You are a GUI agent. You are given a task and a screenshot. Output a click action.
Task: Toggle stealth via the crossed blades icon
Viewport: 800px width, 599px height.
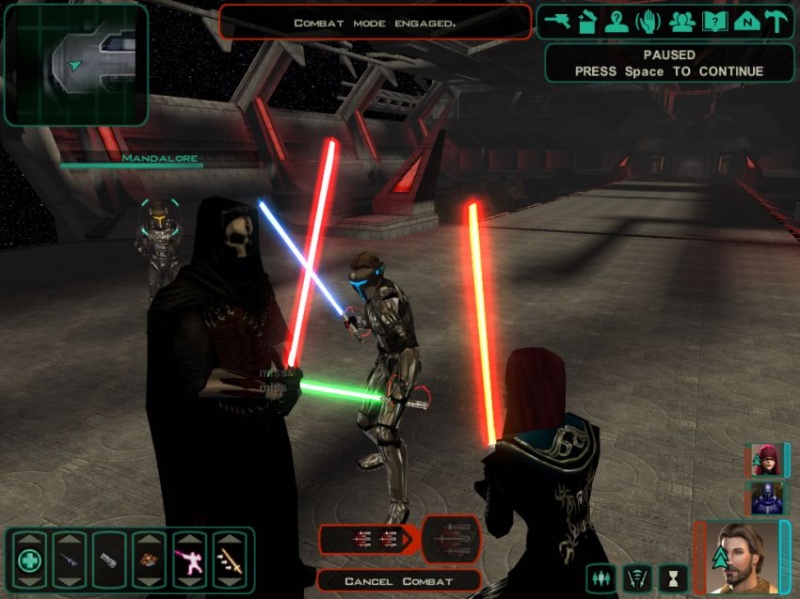[x=637, y=577]
